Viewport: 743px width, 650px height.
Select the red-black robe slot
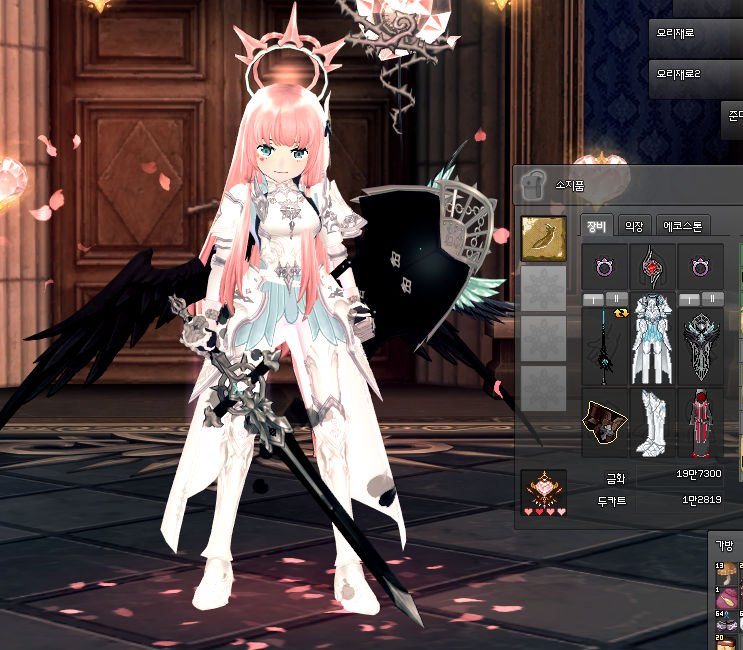coord(701,421)
